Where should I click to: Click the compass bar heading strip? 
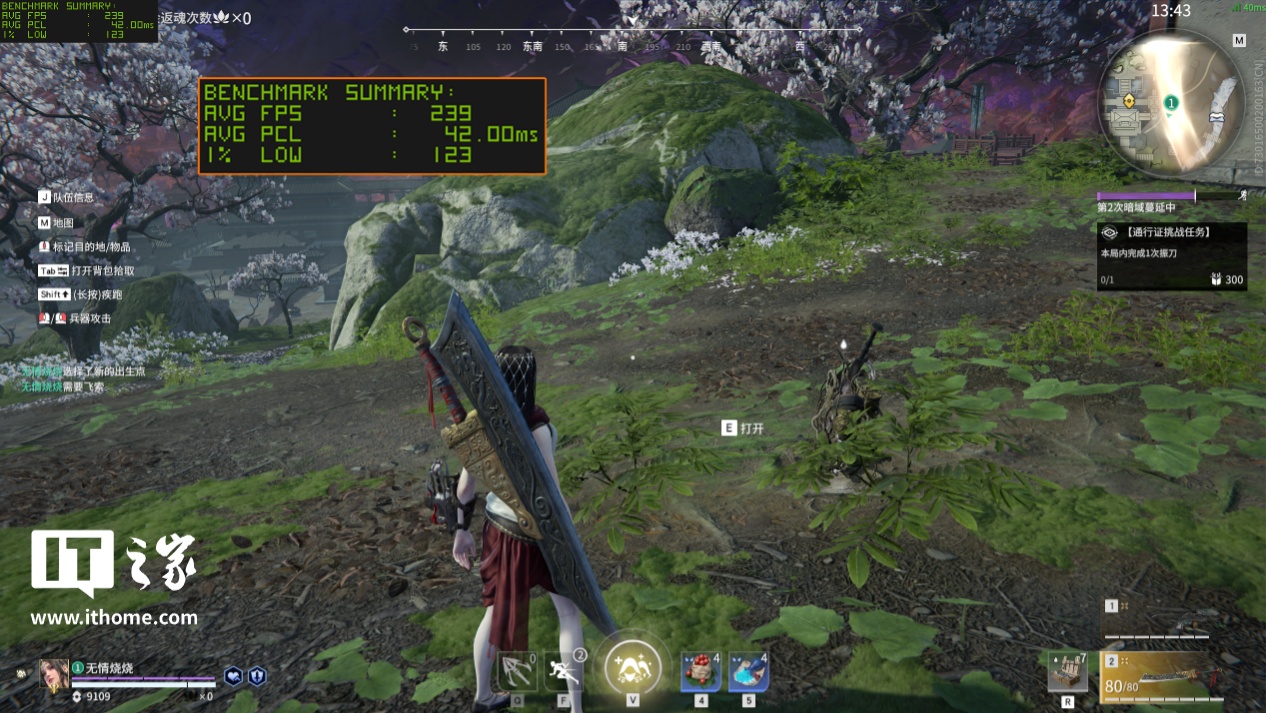(632, 38)
